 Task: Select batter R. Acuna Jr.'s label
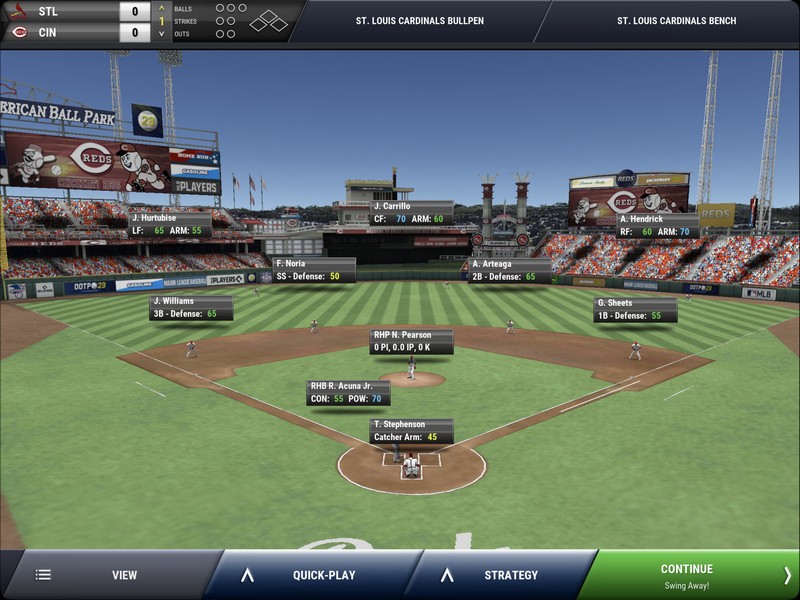click(348, 392)
